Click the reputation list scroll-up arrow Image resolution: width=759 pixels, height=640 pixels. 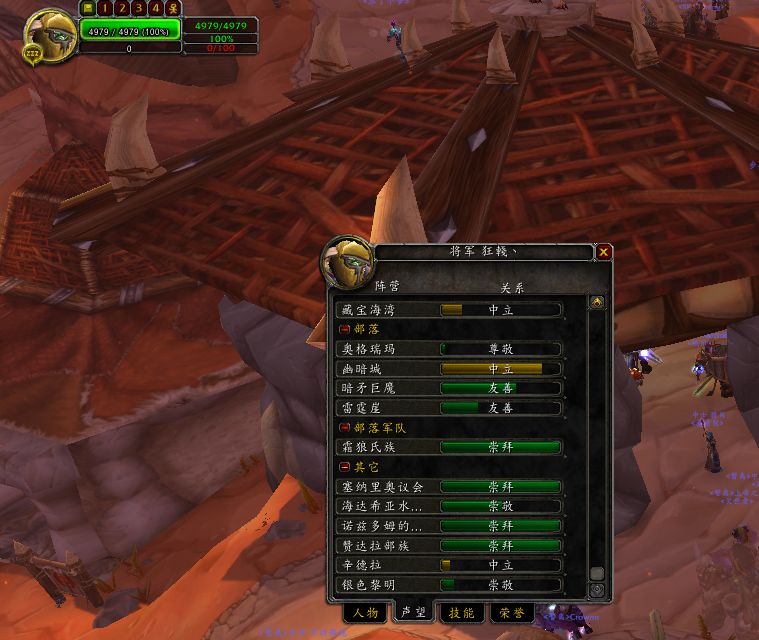click(x=597, y=302)
